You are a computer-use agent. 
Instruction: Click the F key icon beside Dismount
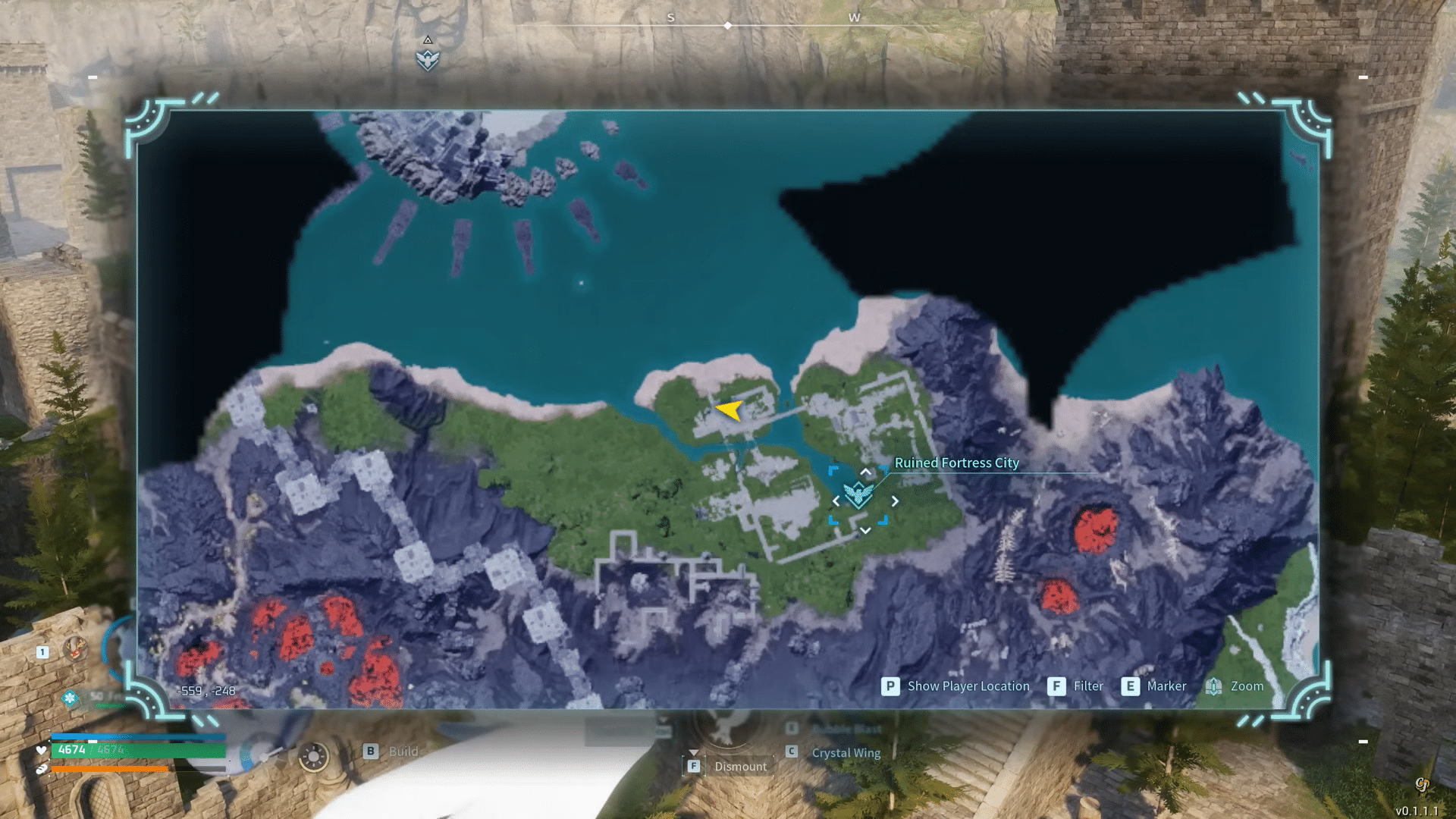[x=693, y=767]
